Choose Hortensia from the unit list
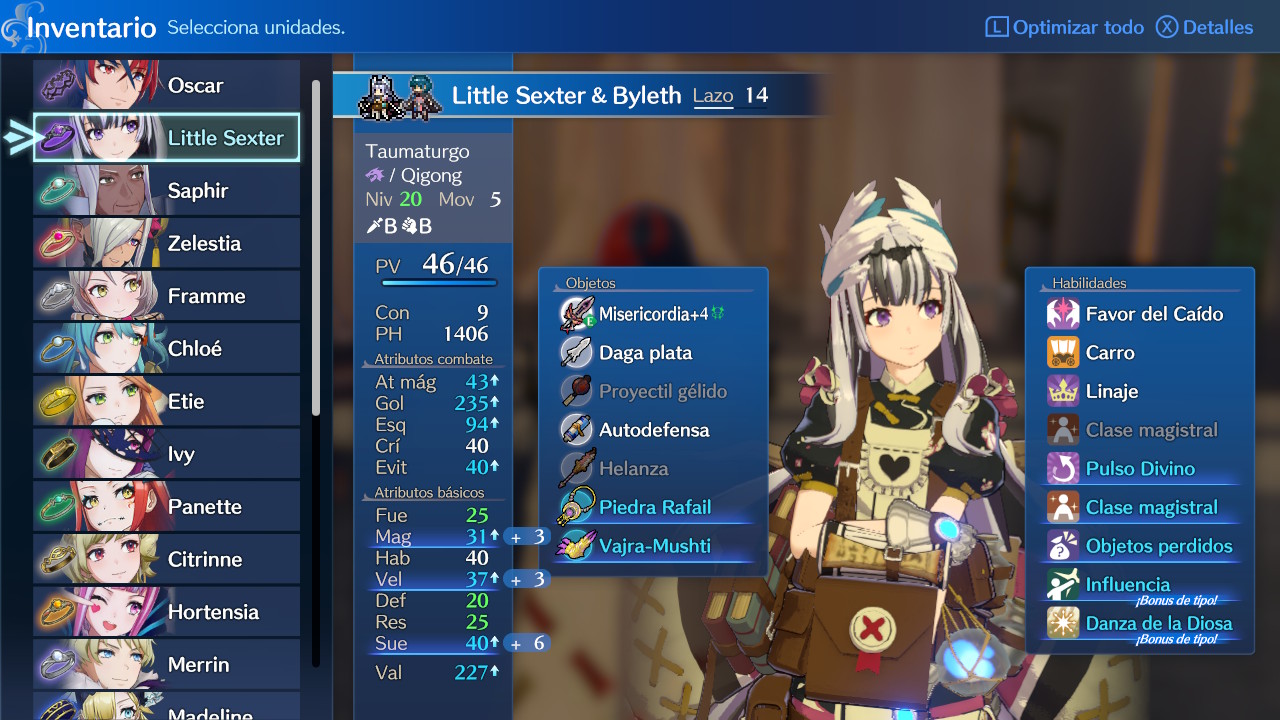Viewport: 1280px width, 720px height. 167,612
